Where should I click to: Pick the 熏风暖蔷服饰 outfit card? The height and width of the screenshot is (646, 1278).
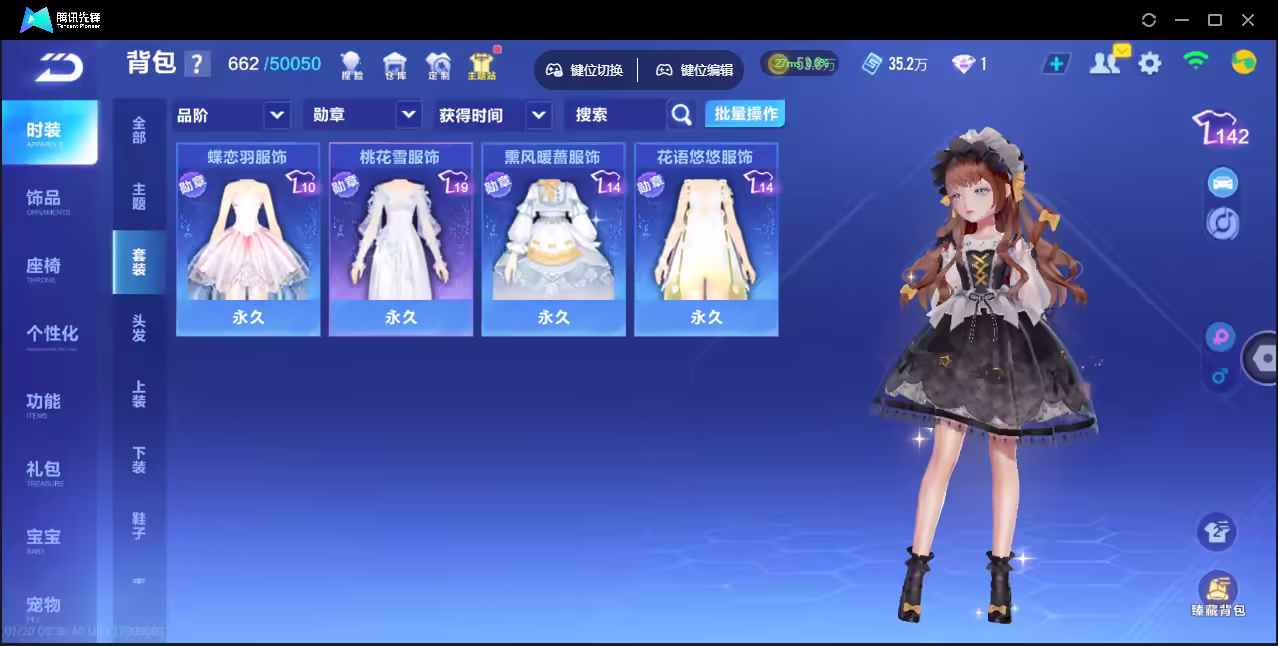click(553, 239)
